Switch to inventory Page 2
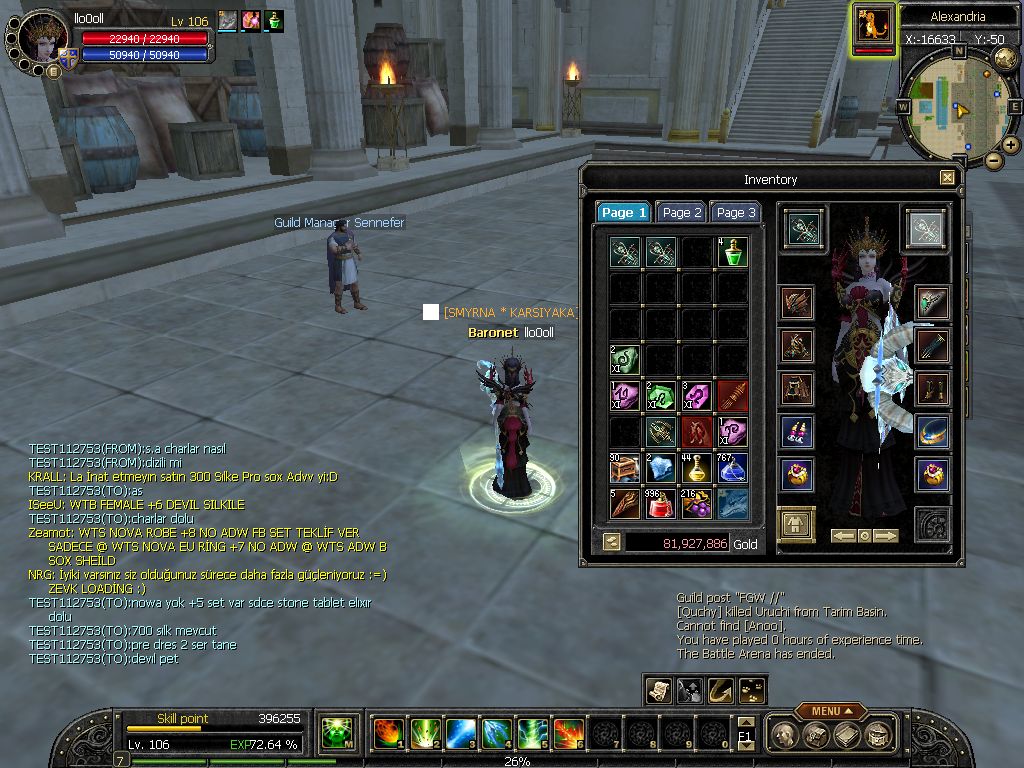The width and height of the screenshot is (1024, 768). [682, 212]
